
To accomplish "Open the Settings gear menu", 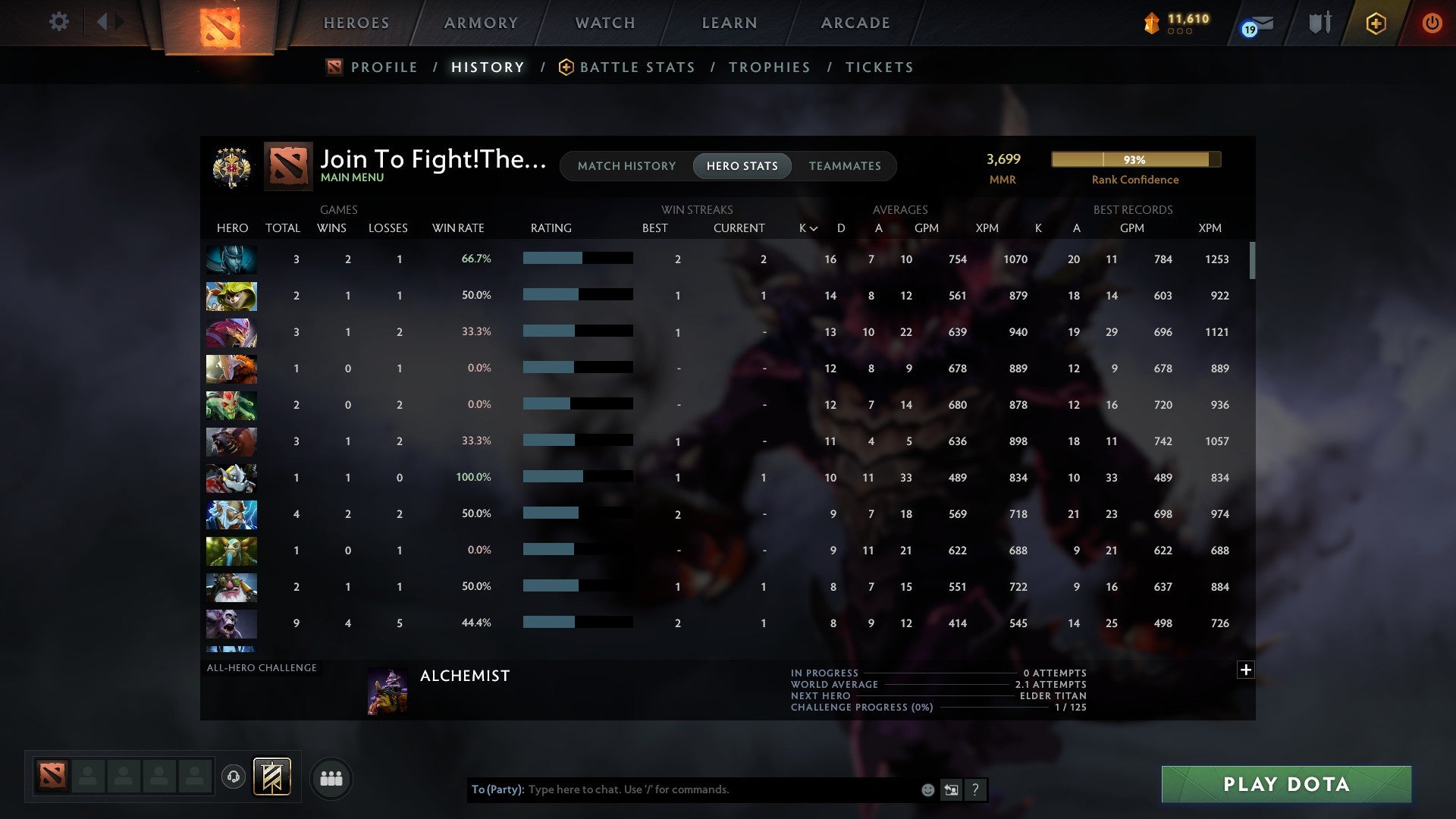I will click(59, 22).
